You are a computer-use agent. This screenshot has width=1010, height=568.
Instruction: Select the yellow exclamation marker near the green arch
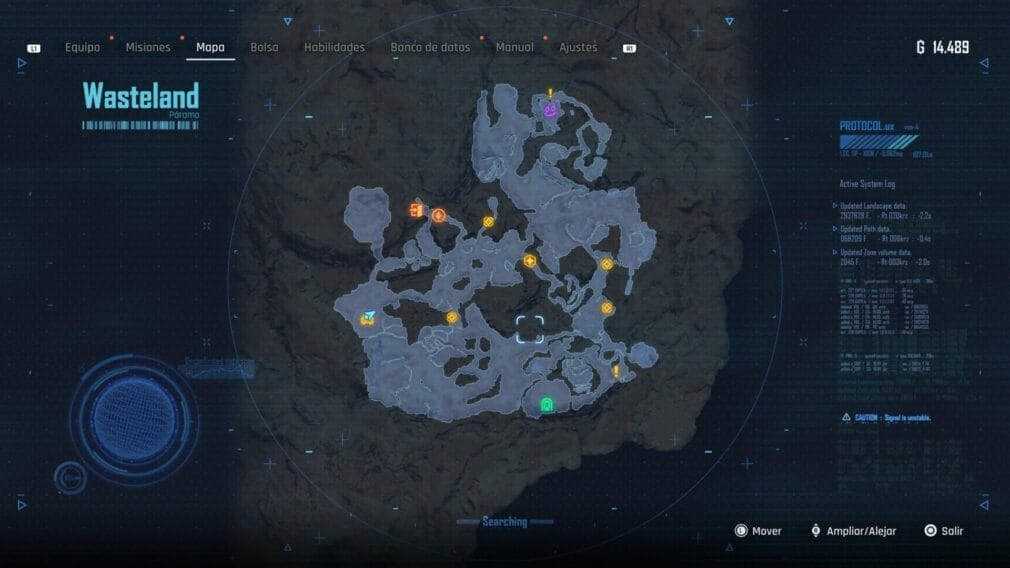(x=616, y=371)
